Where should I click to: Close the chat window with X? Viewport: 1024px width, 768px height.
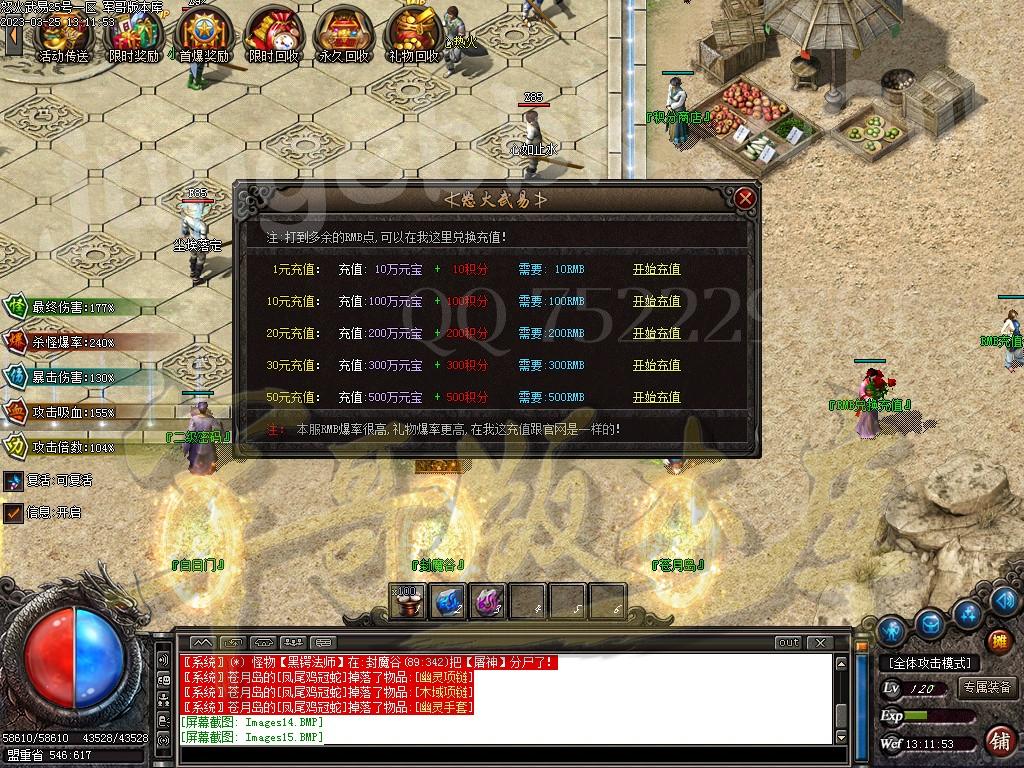tap(820, 643)
